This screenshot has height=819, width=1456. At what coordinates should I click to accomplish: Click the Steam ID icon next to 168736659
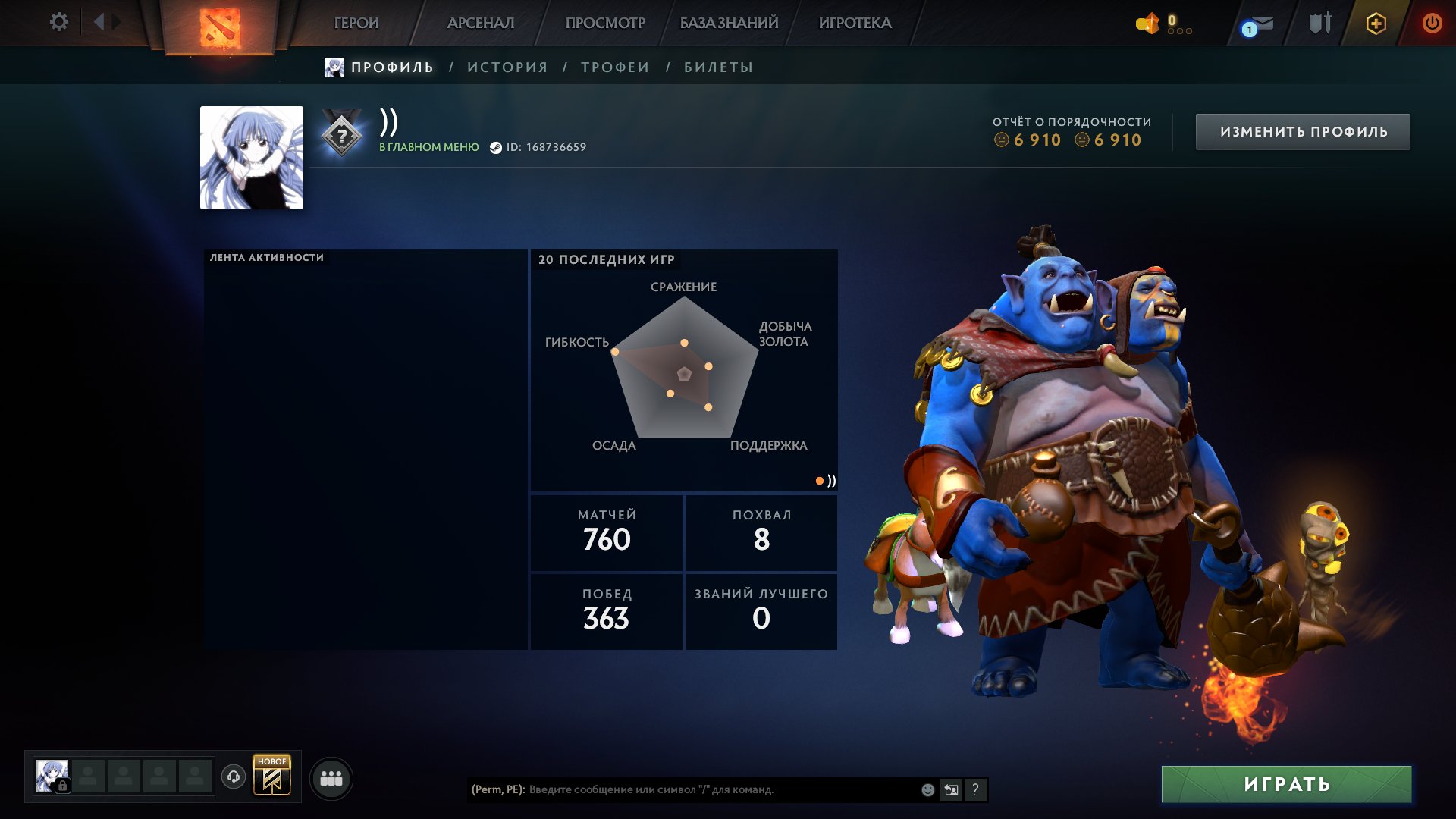pyautogui.click(x=497, y=149)
